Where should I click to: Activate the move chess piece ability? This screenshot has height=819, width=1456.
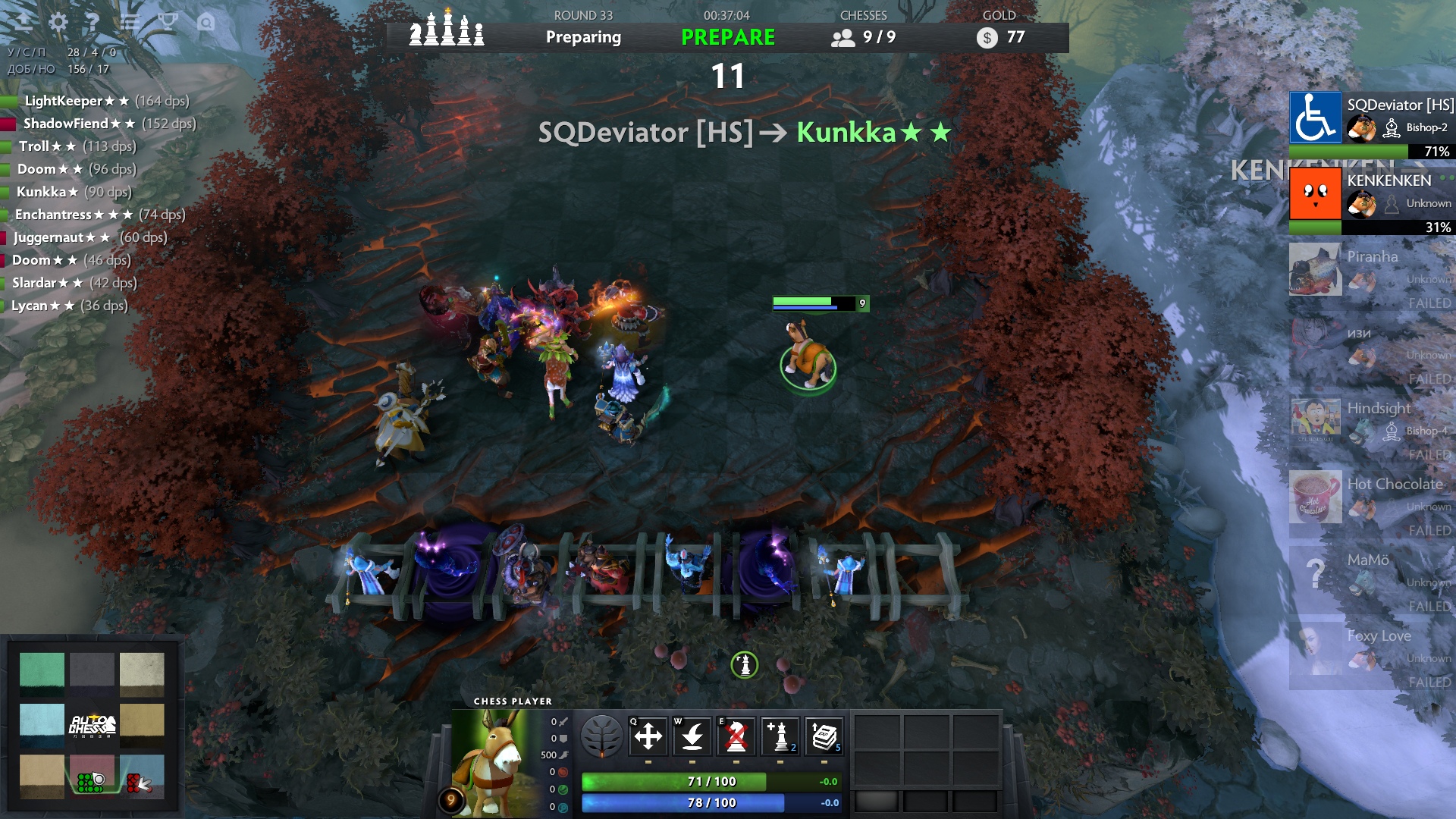[648, 736]
